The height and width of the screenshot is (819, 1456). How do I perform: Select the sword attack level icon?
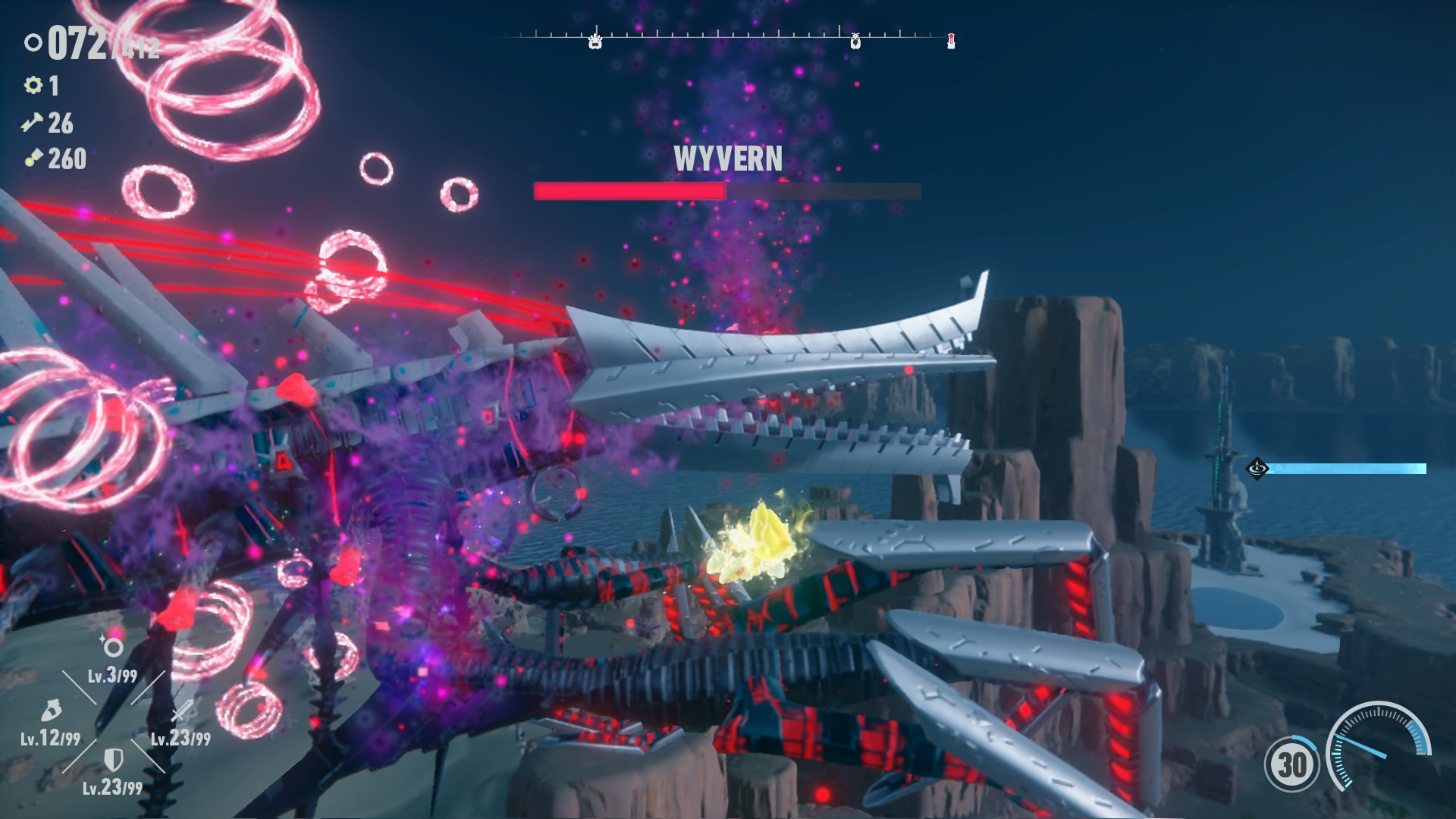pos(181,711)
